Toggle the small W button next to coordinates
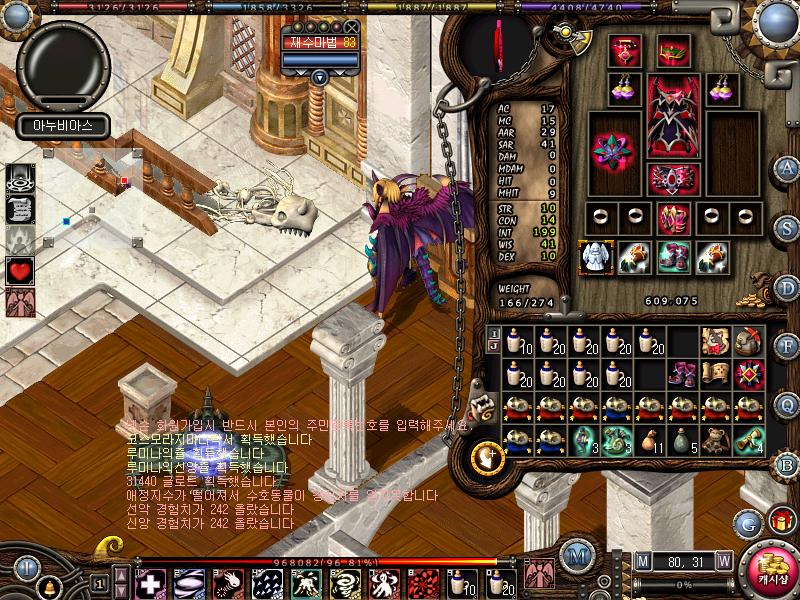 [x=723, y=559]
